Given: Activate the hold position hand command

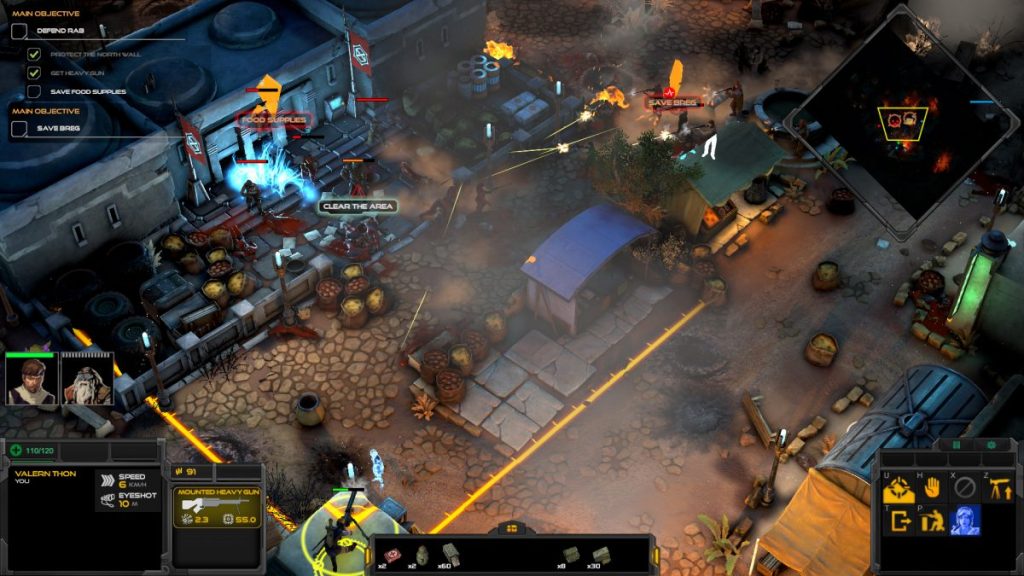Looking at the screenshot, I should point(931,488).
